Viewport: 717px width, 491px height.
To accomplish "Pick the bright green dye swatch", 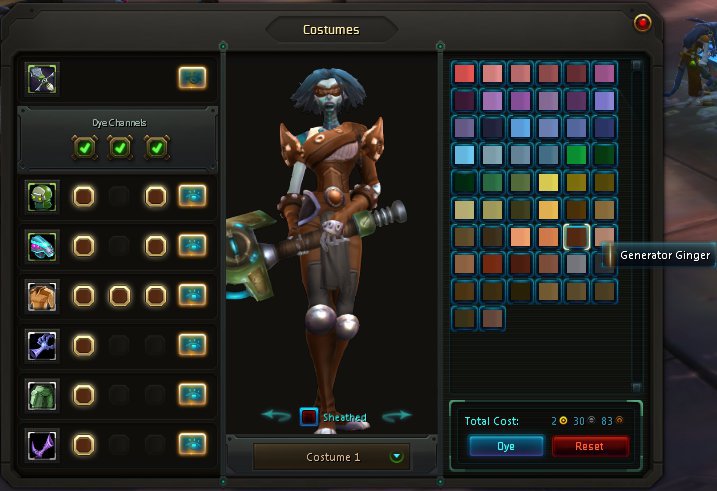I will pos(576,154).
